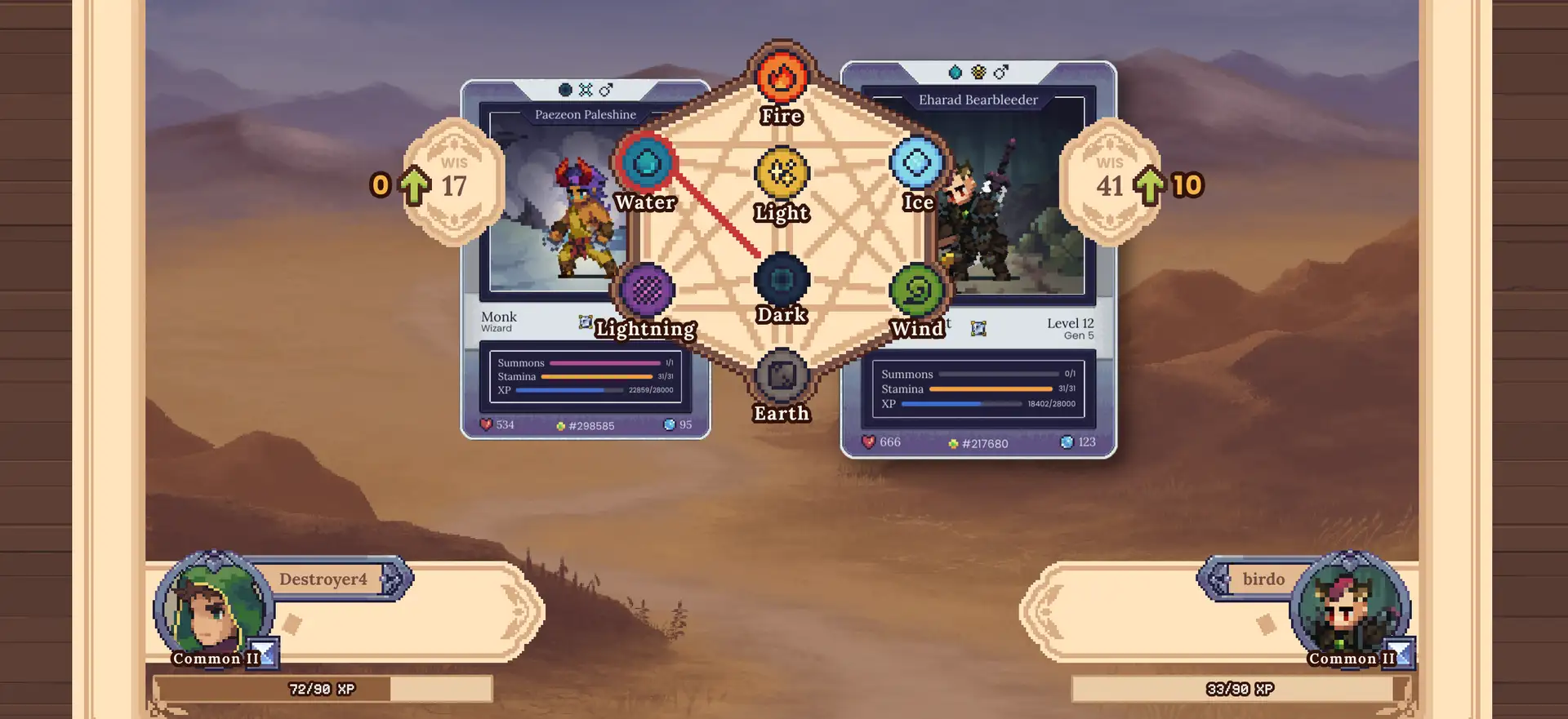The image size is (1568, 719).
Task: Choose the Water element orb
Action: click(x=646, y=163)
